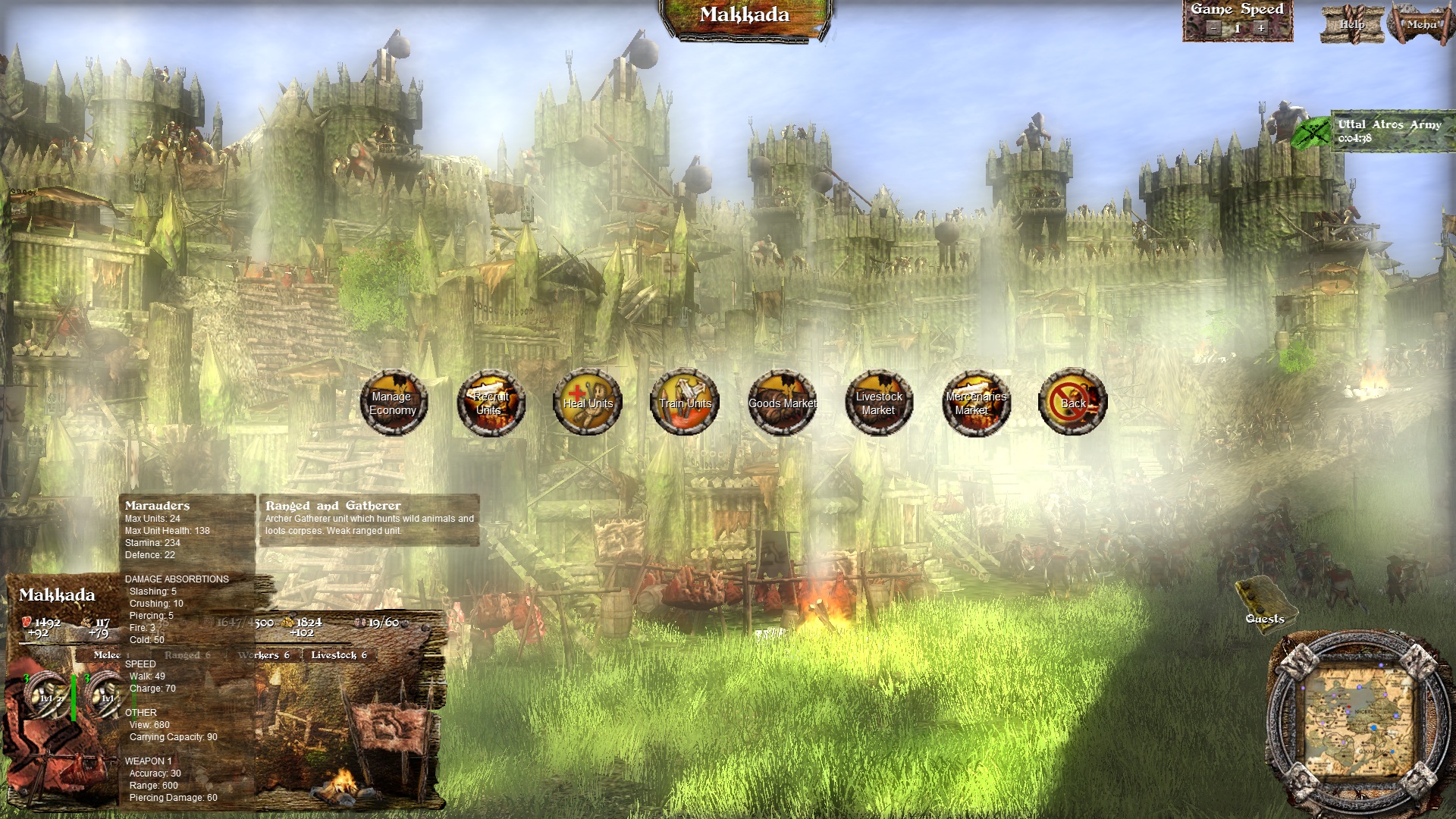This screenshot has width=1456, height=819.
Task: Decrease game speed with the minus button
Action: click(x=1213, y=28)
